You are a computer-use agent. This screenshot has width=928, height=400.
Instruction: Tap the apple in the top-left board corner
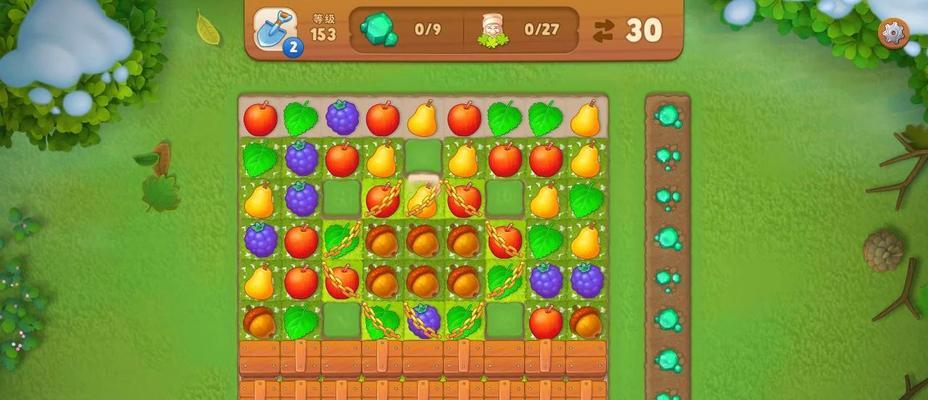[260, 118]
